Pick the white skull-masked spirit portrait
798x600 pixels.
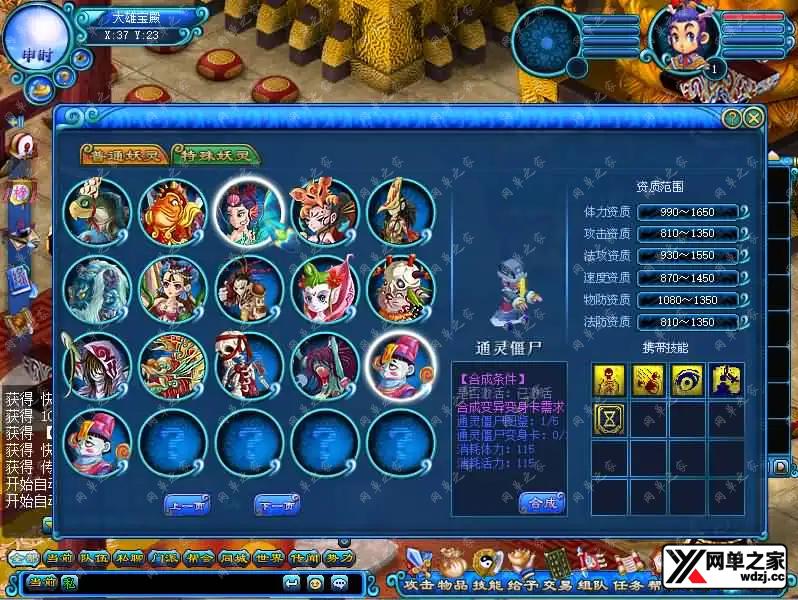pos(401,289)
